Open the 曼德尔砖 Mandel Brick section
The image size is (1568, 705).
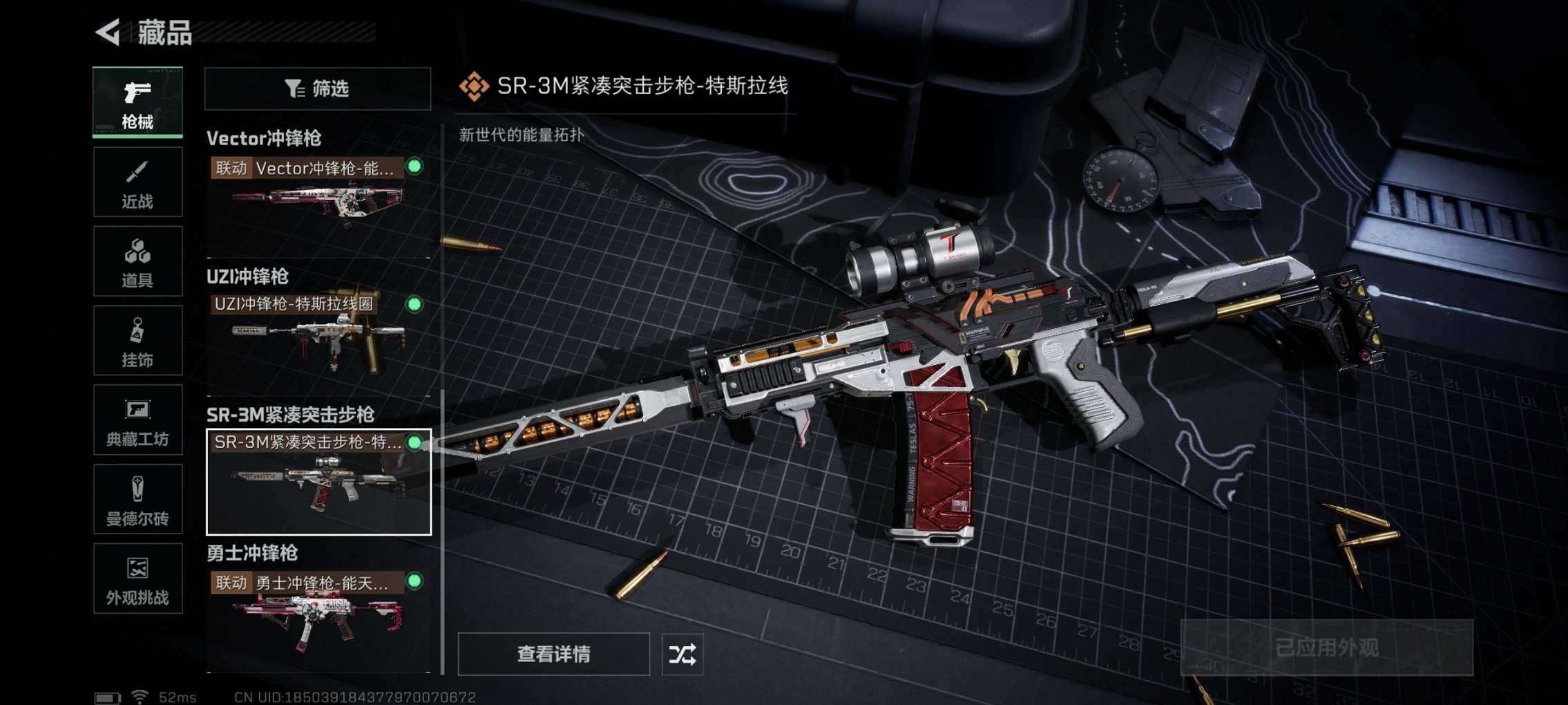point(137,499)
